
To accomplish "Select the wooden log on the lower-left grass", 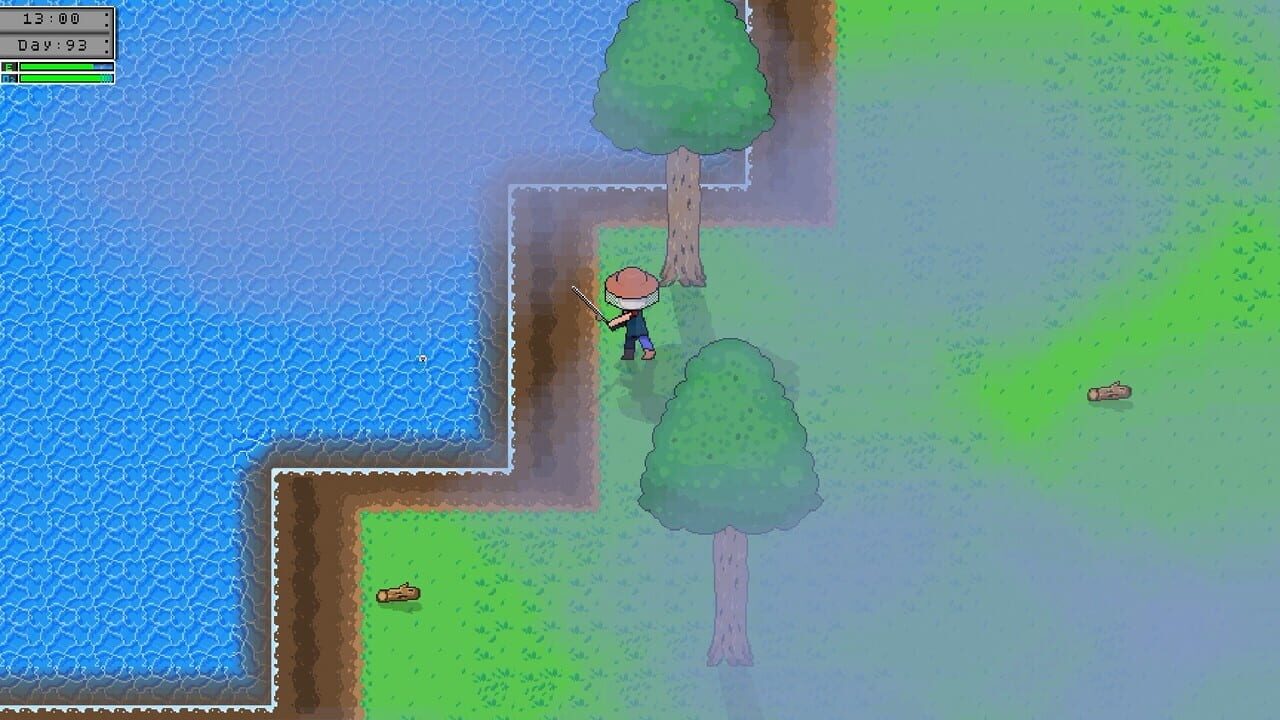I will pos(398,593).
